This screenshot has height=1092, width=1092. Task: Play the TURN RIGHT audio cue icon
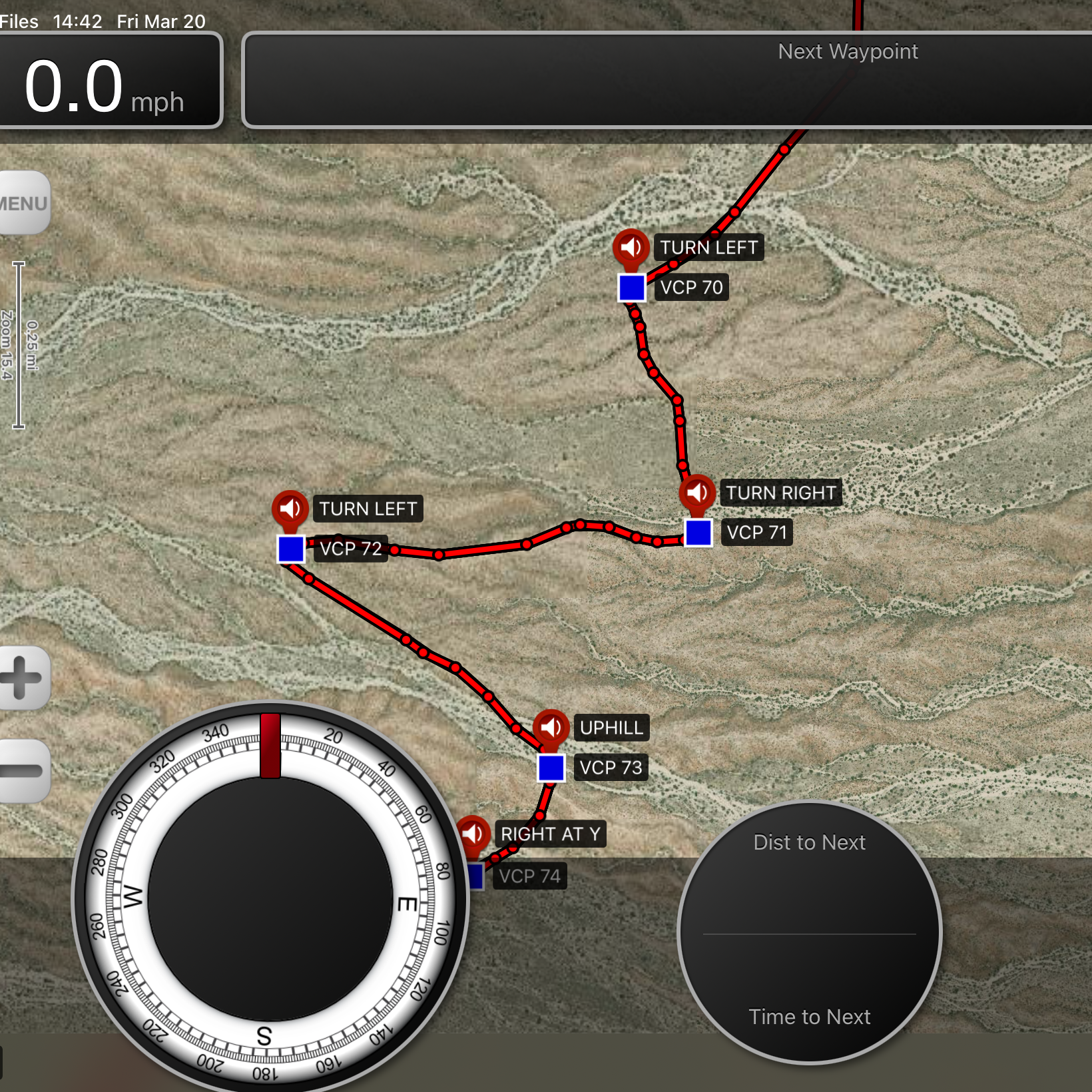click(697, 493)
